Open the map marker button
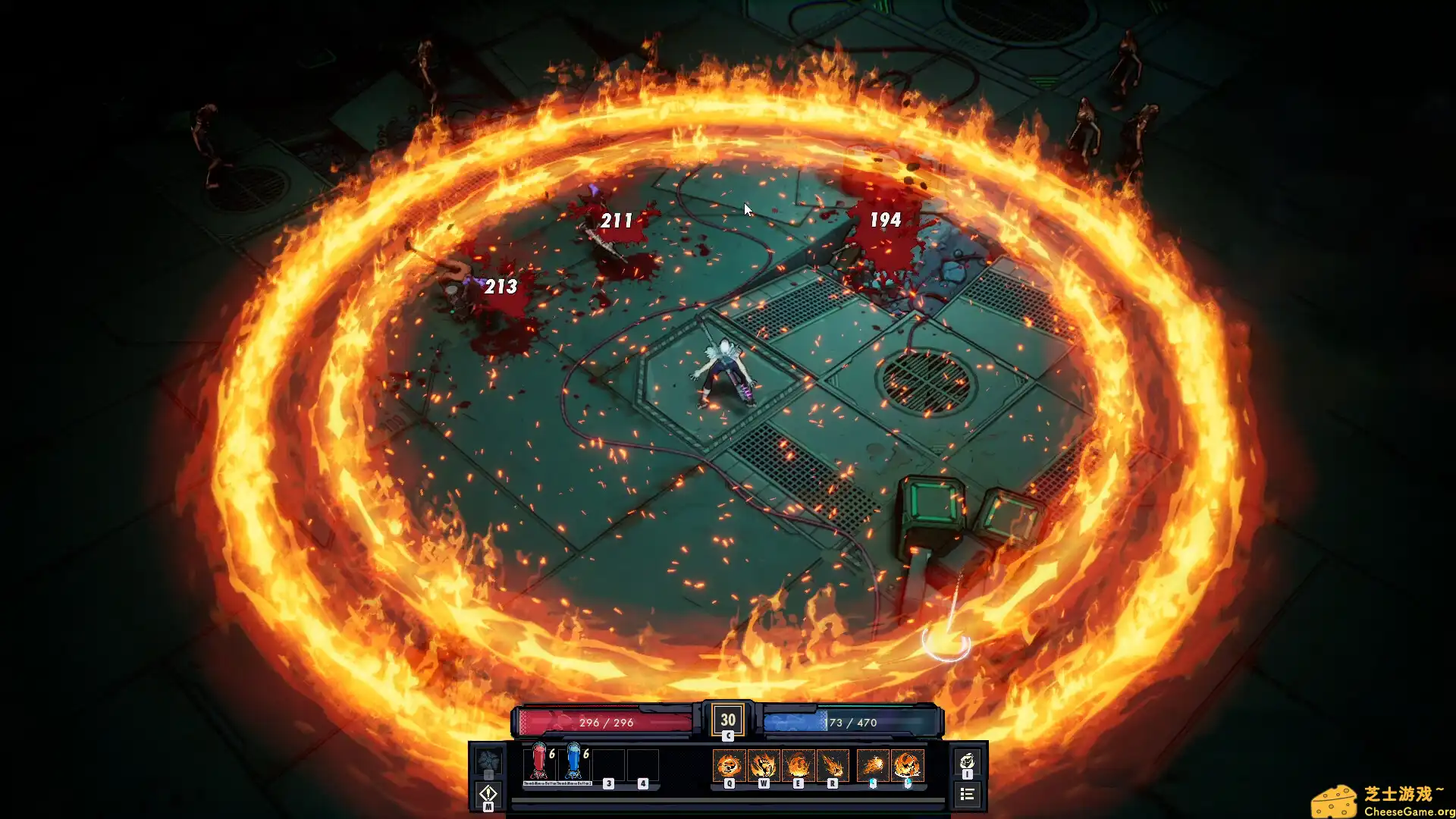Image resolution: width=1456 pixels, height=819 pixels. pyautogui.click(x=488, y=794)
